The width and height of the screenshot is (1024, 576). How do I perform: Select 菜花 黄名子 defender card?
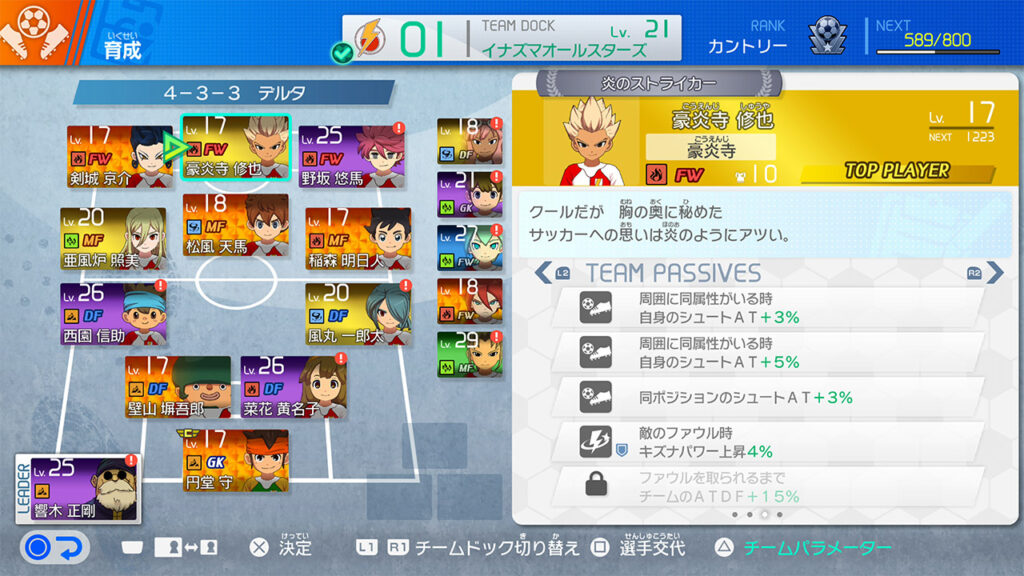coord(294,387)
